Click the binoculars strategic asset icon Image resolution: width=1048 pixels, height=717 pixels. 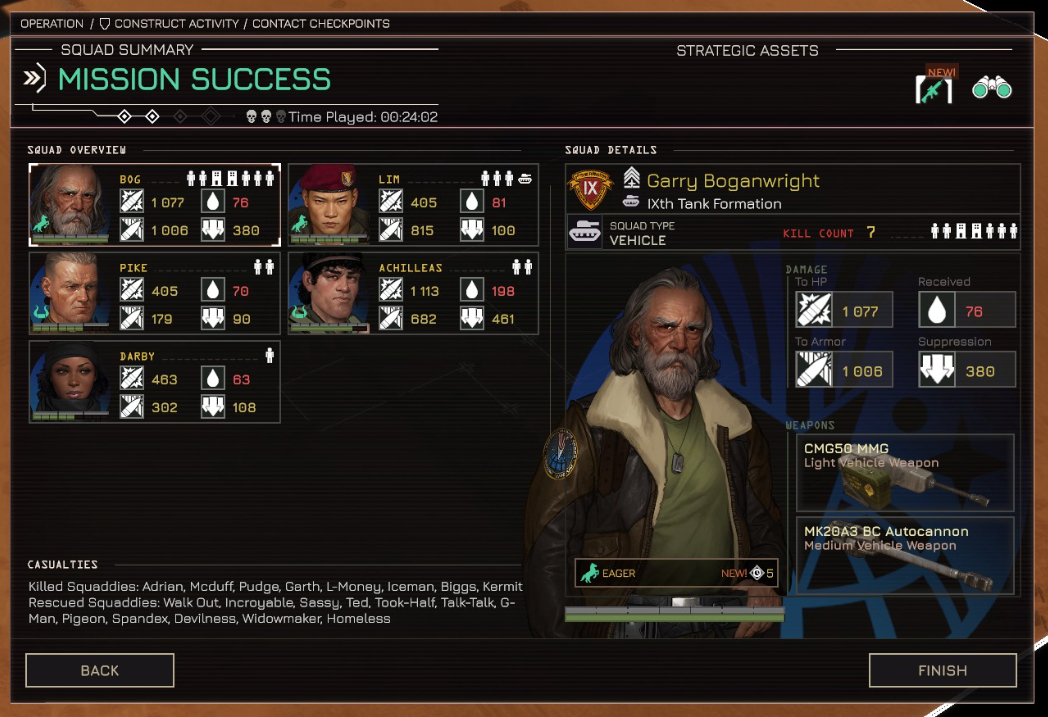click(x=991, y=88)
